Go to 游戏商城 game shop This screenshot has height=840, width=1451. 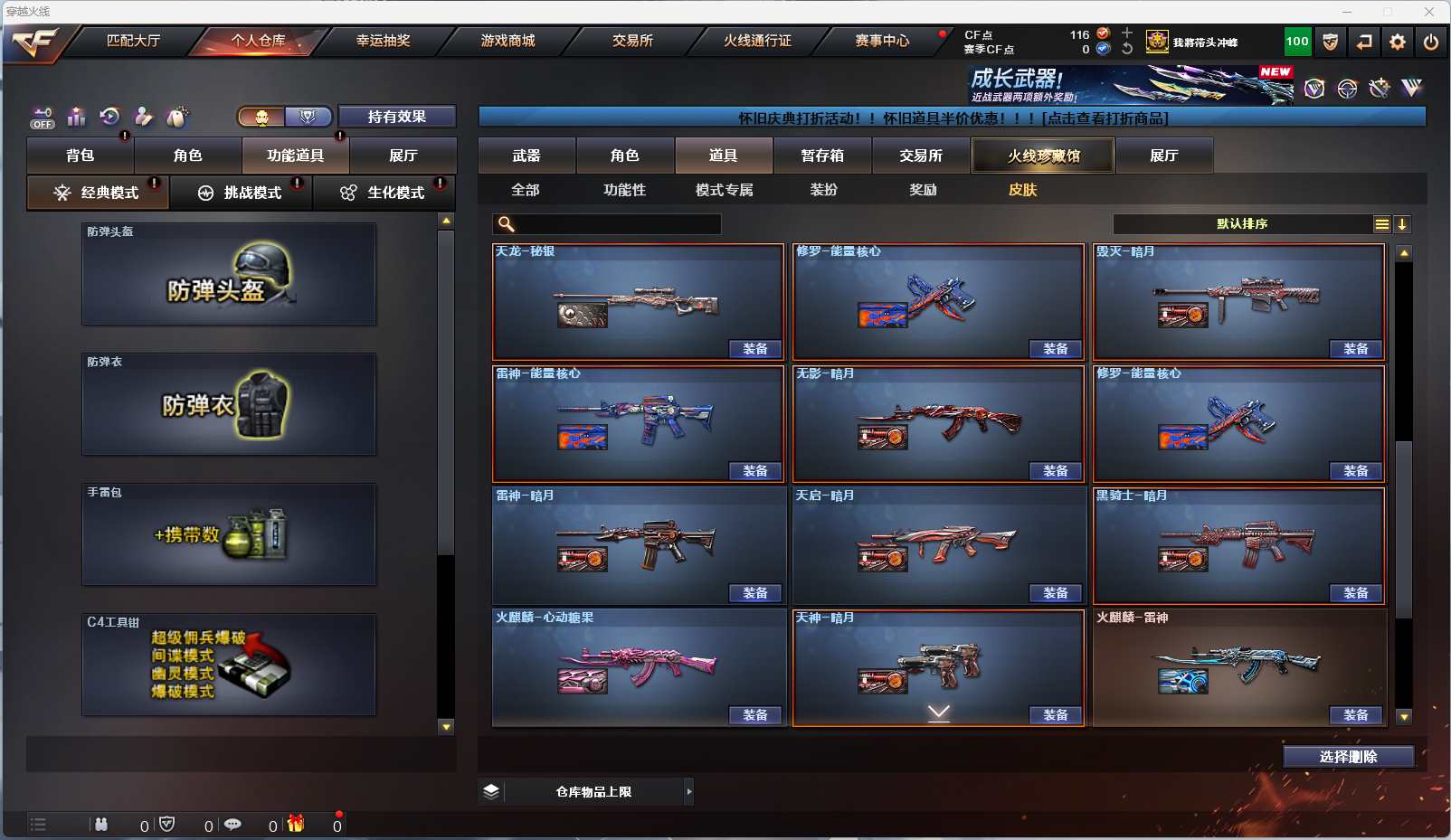click(x=507, y=41)
